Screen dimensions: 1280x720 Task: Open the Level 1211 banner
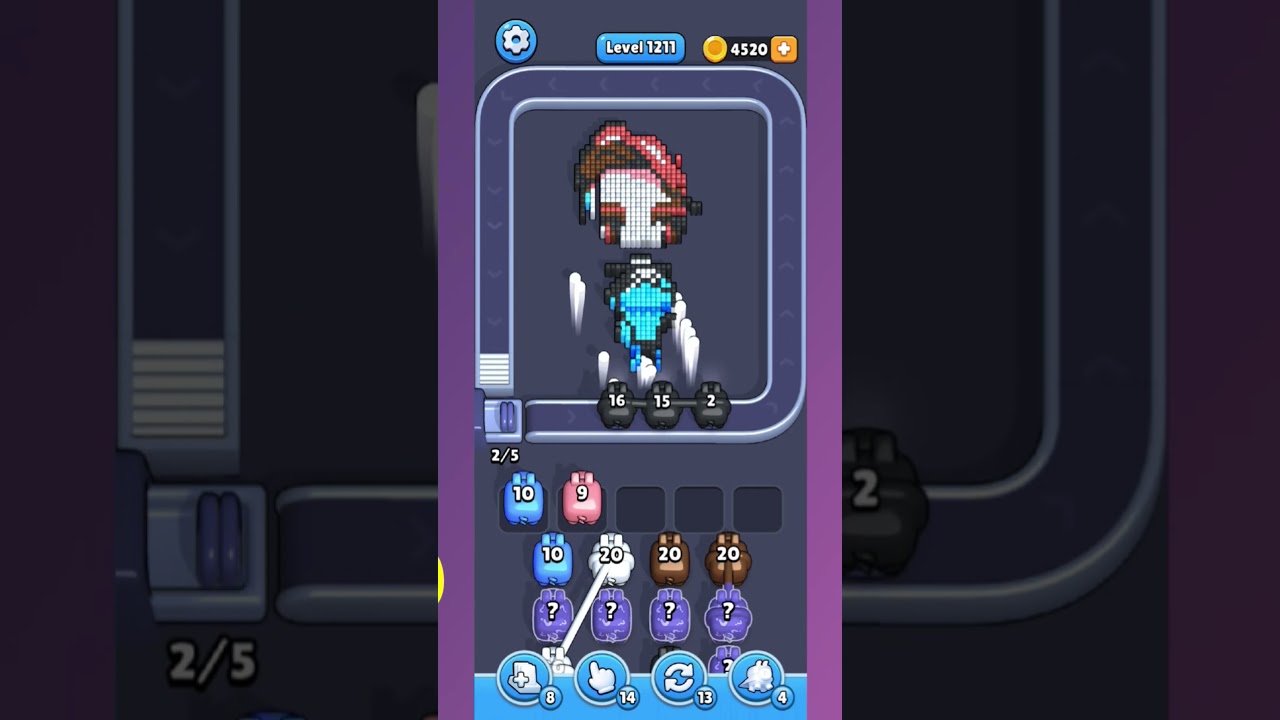pyautogui.click(x=640, y=47)
